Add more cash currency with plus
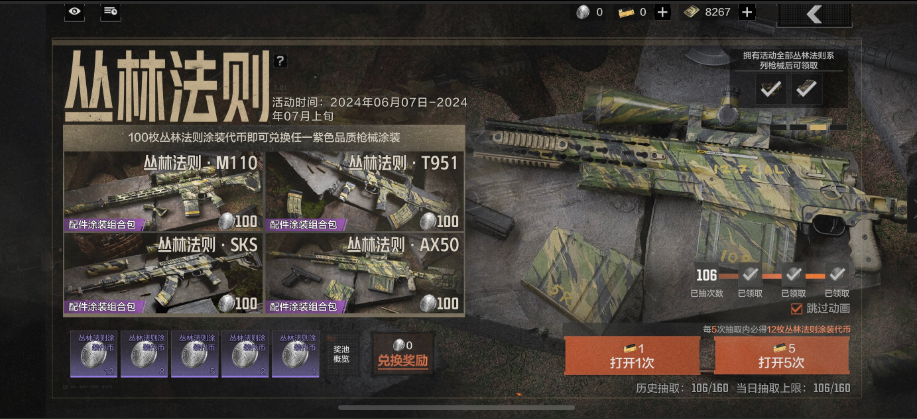This screenshot has width=917, height=419. pyautogui.click(x=746, y=12)
